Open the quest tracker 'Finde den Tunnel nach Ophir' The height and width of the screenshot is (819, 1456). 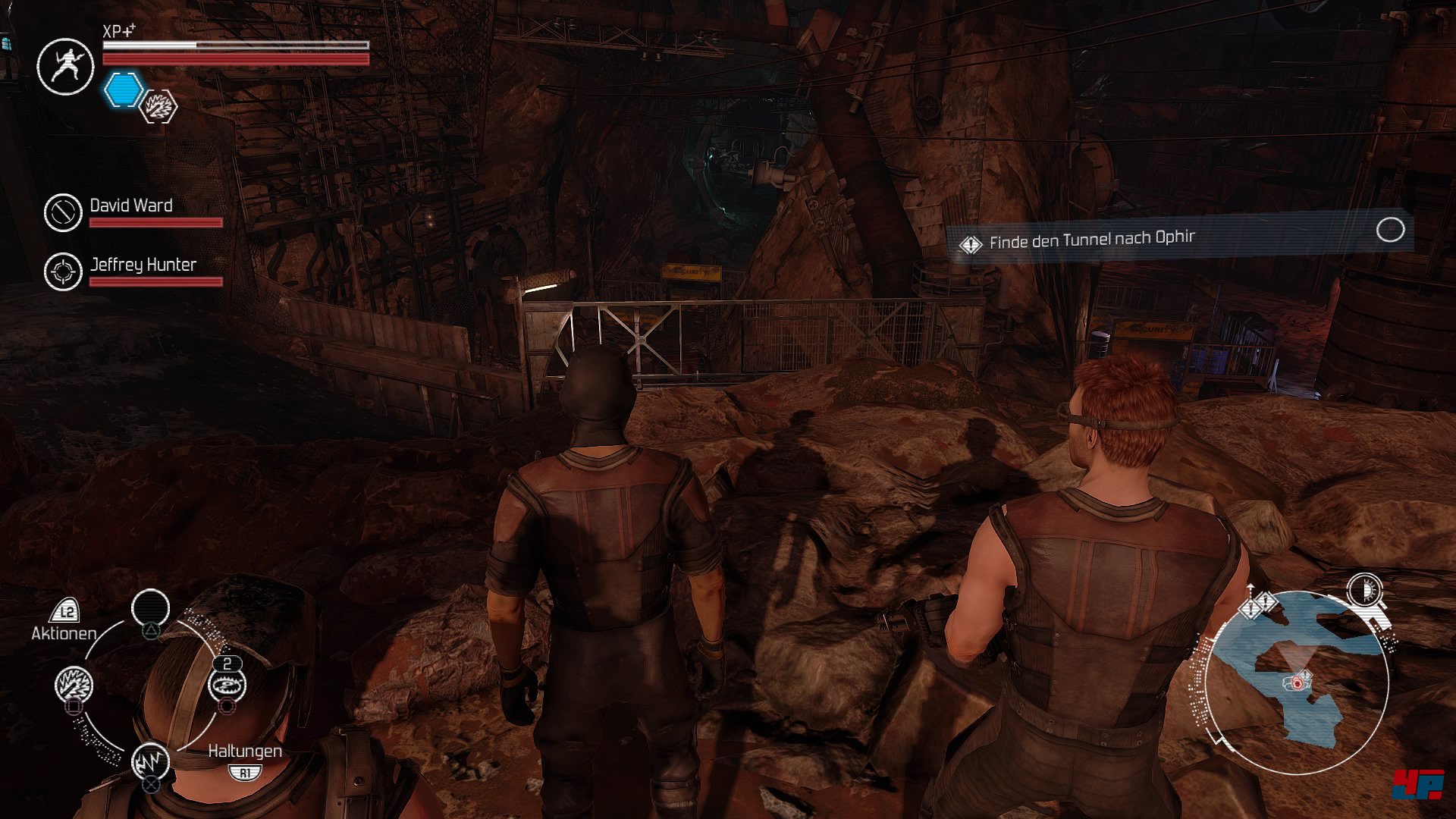click(x=1092, y=240)
